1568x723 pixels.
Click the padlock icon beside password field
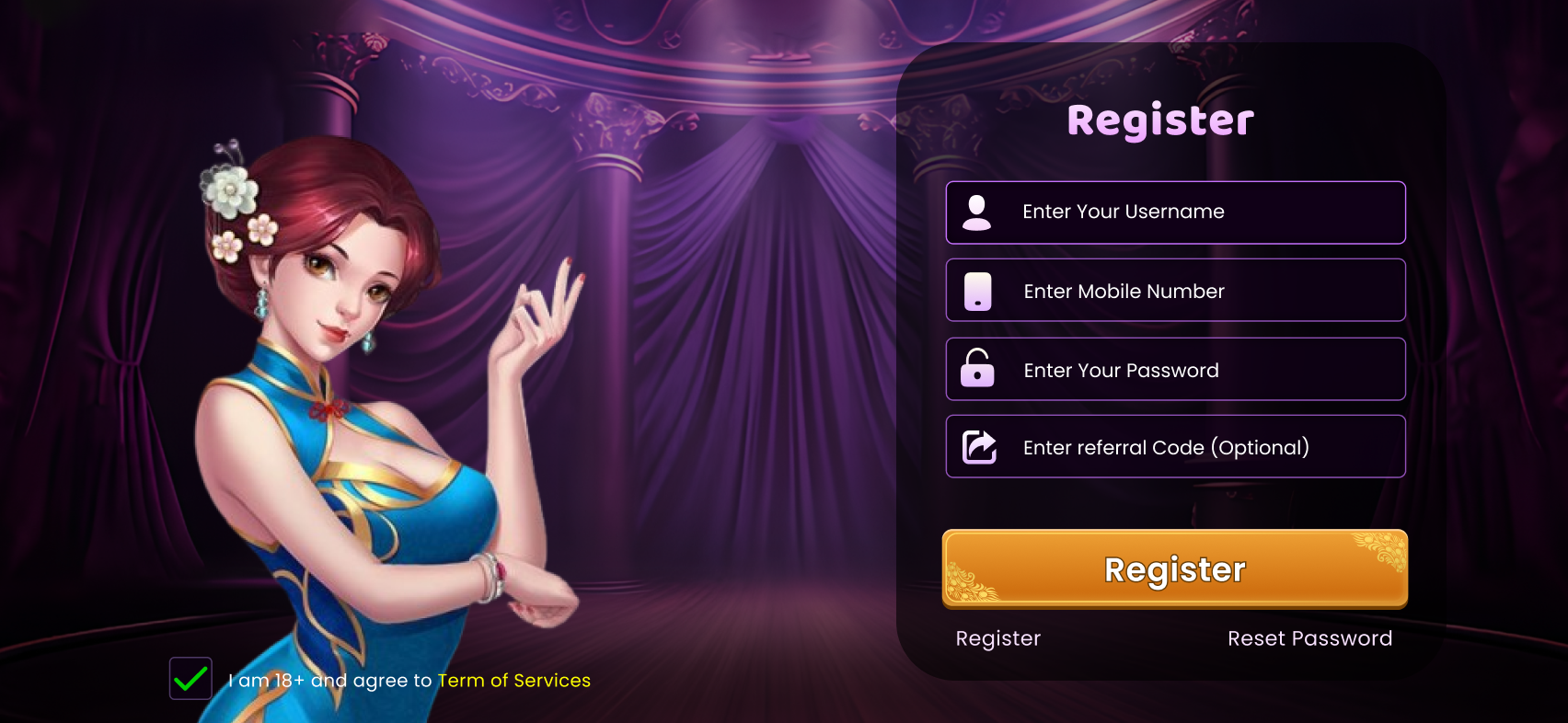click(x=977, y=369)
